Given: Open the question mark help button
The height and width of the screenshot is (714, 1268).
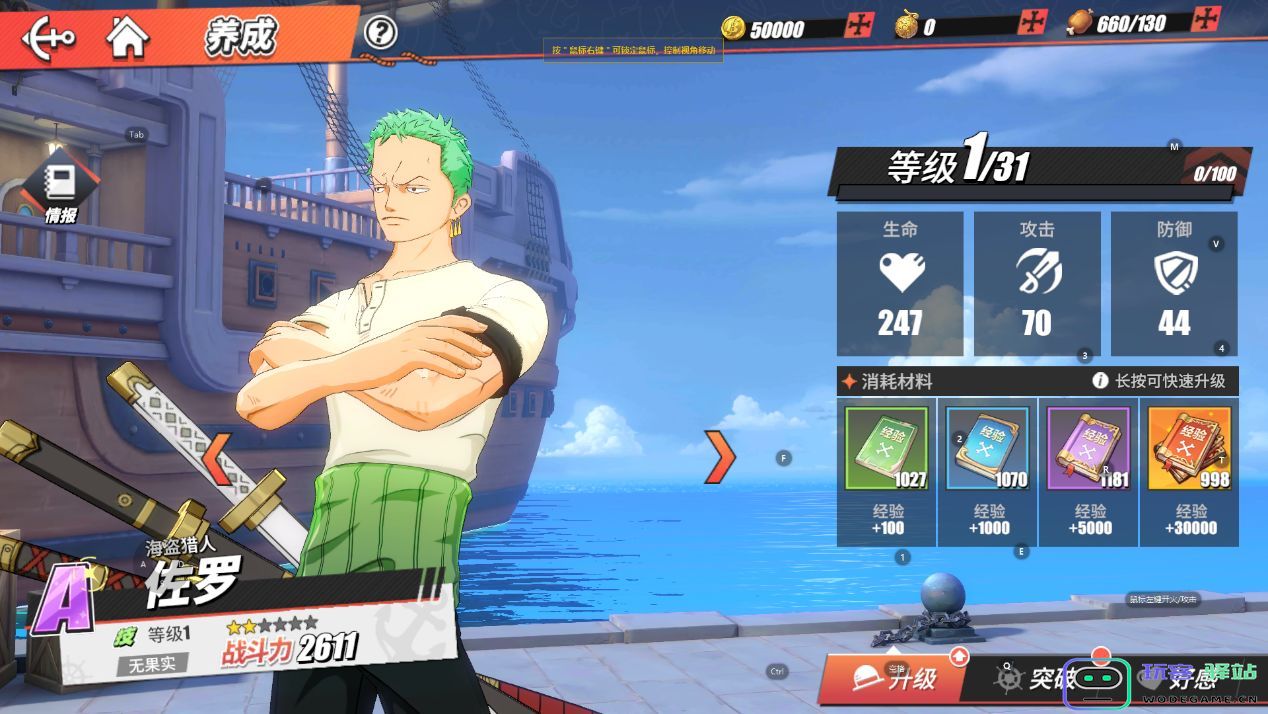Looking at the screenshot, I should coord(380,33).
